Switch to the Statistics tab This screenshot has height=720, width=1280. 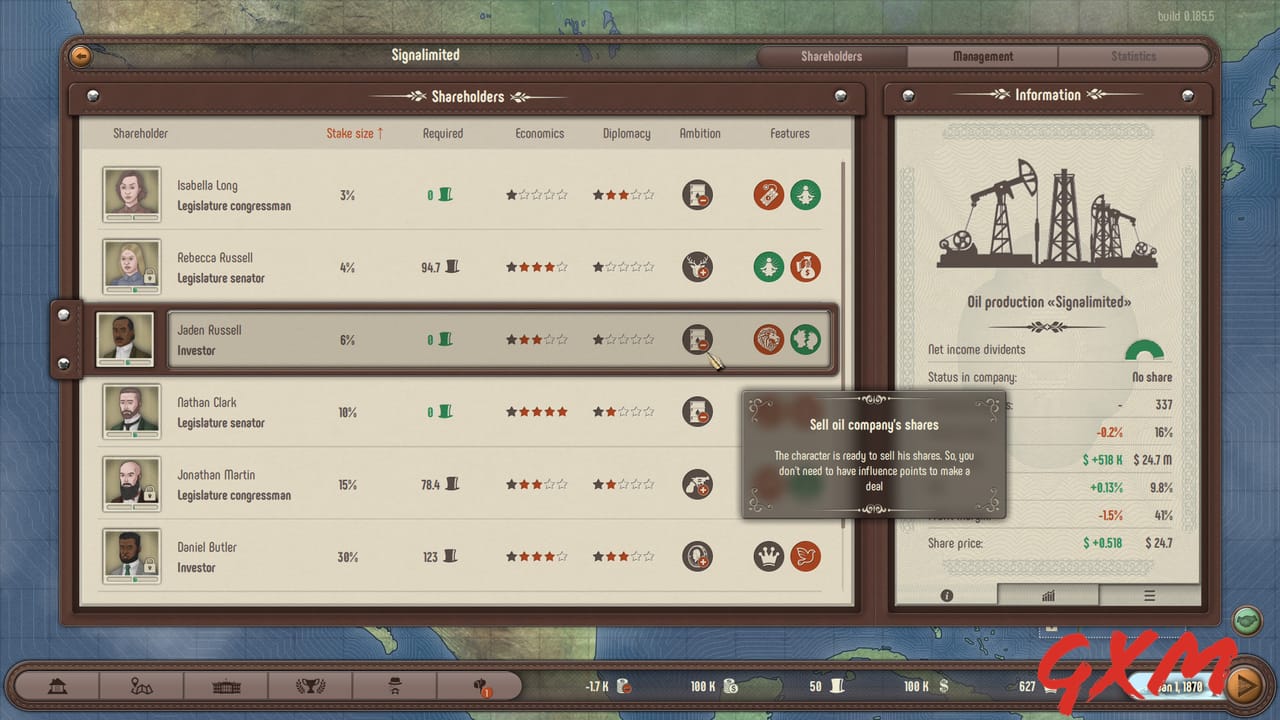tap(1134, 56)
